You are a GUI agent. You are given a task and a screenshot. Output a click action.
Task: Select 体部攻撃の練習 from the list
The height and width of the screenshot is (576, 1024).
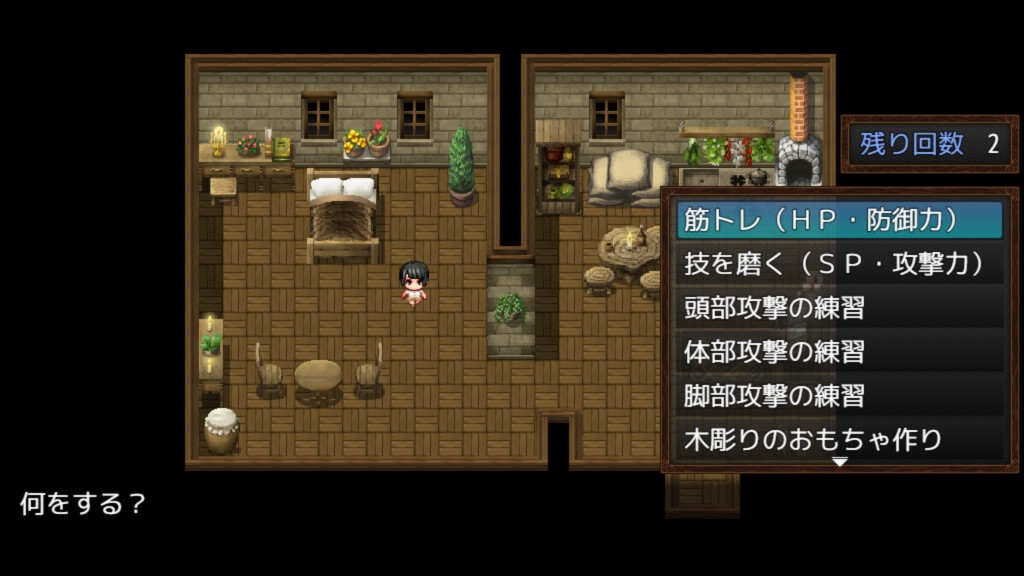coord(839,352)
